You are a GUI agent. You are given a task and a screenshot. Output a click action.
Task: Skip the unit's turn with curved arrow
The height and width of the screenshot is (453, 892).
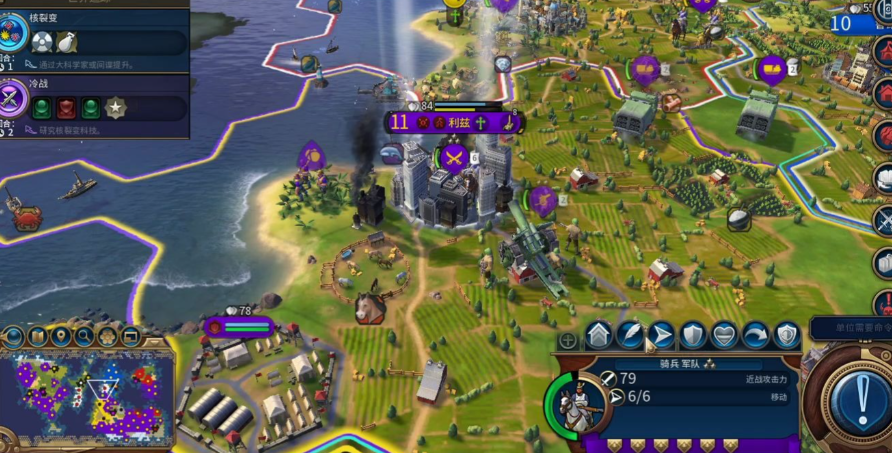(x=755, y=335)
